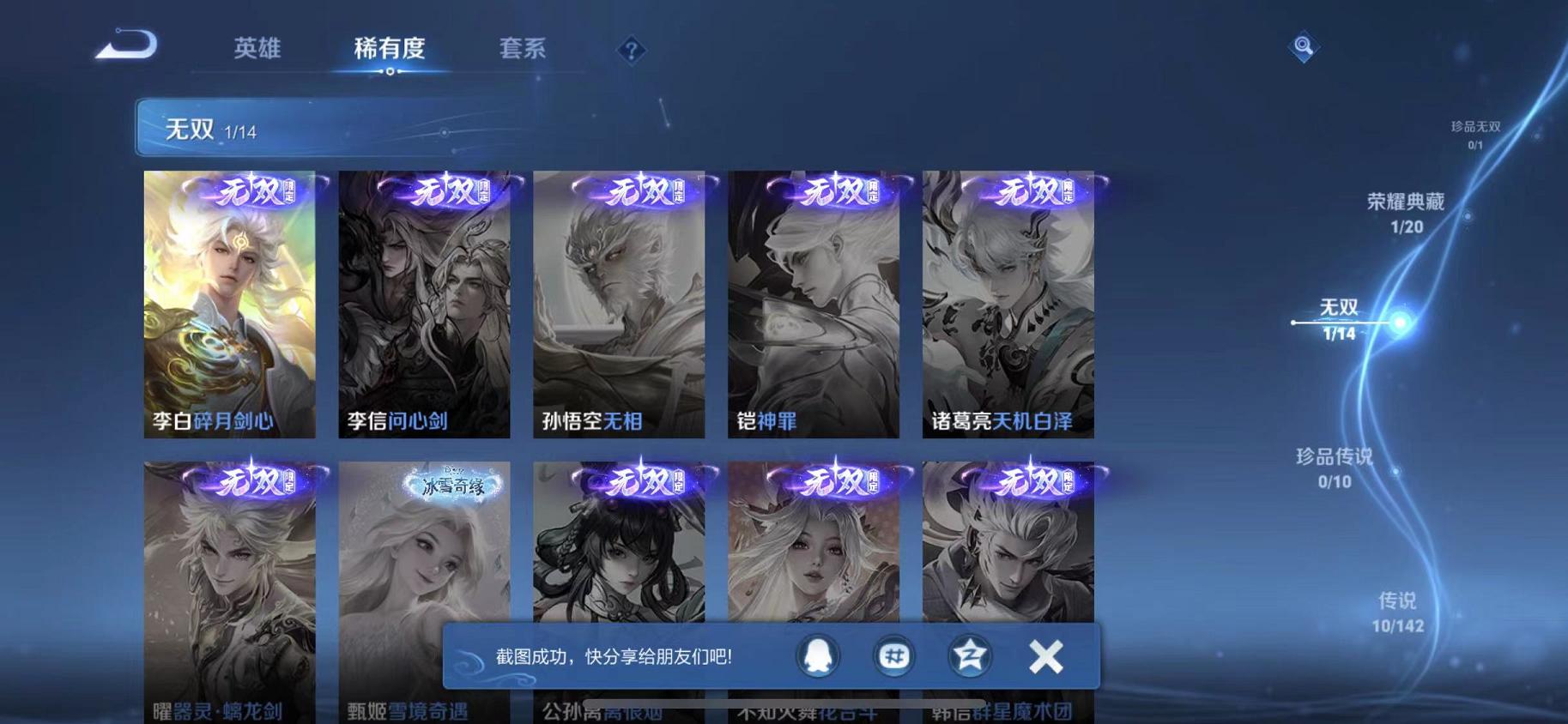Share via the hashtag channel icon
The image size is (1568, 724).
893,655
